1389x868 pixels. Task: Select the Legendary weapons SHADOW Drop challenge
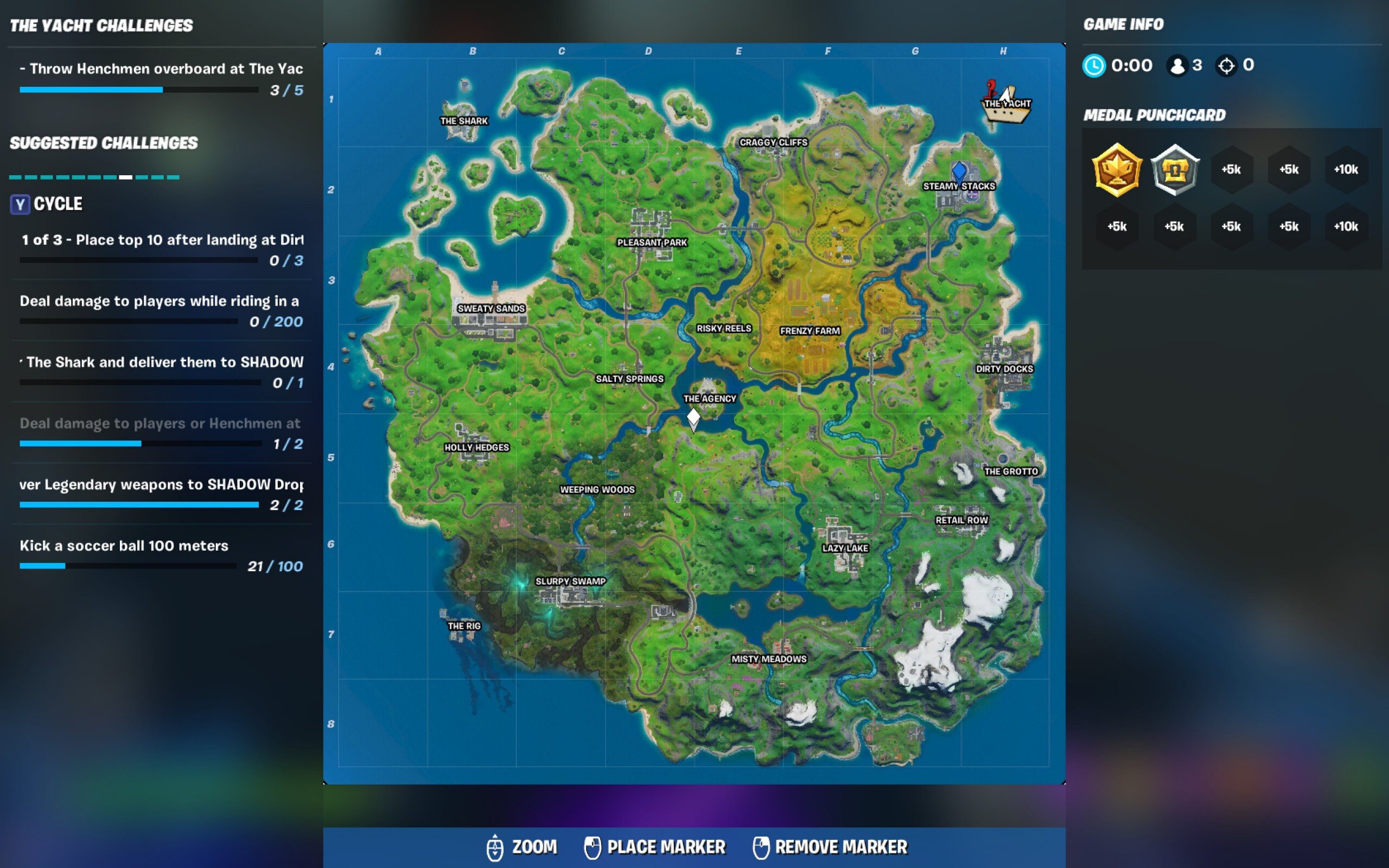tap(161, 494)
